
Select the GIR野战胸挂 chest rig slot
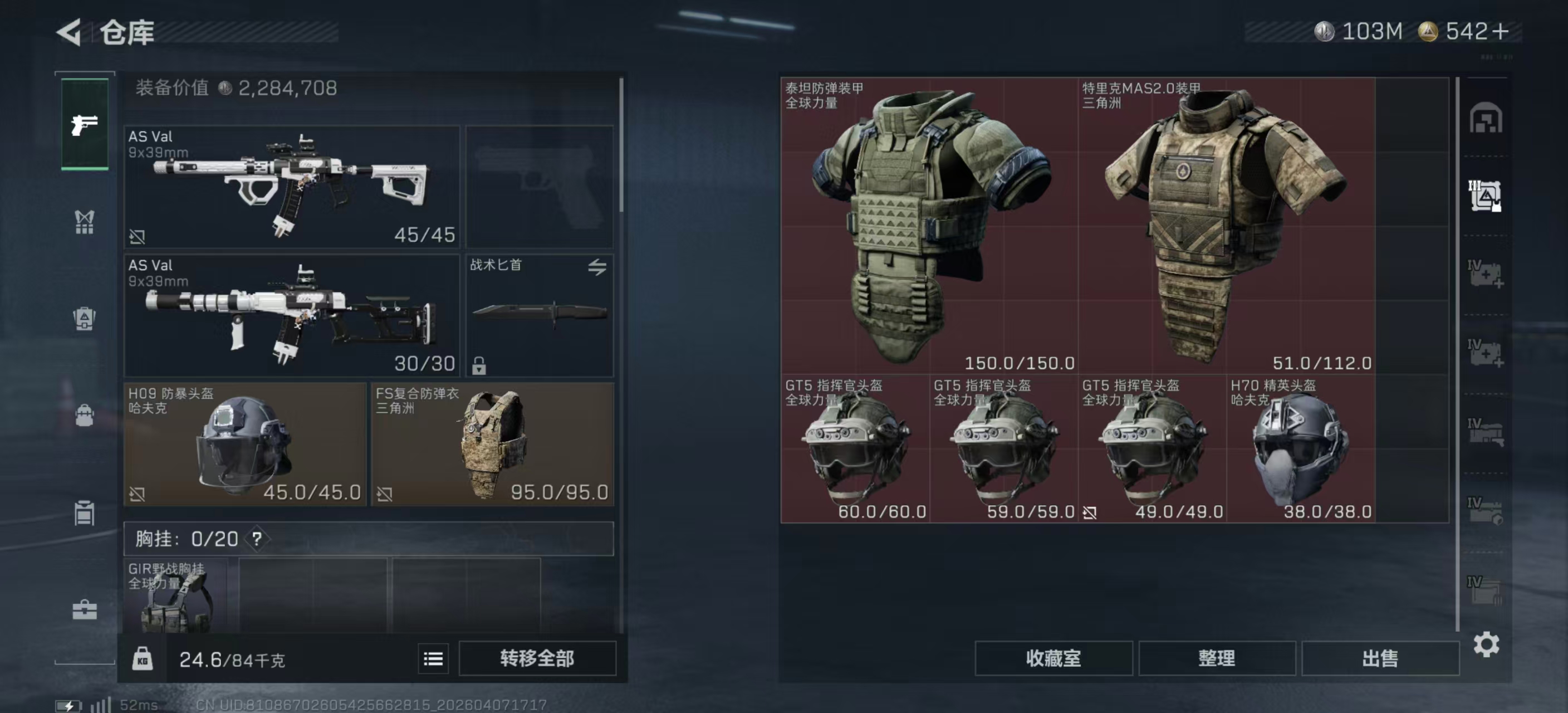click(x=175, y=595)
